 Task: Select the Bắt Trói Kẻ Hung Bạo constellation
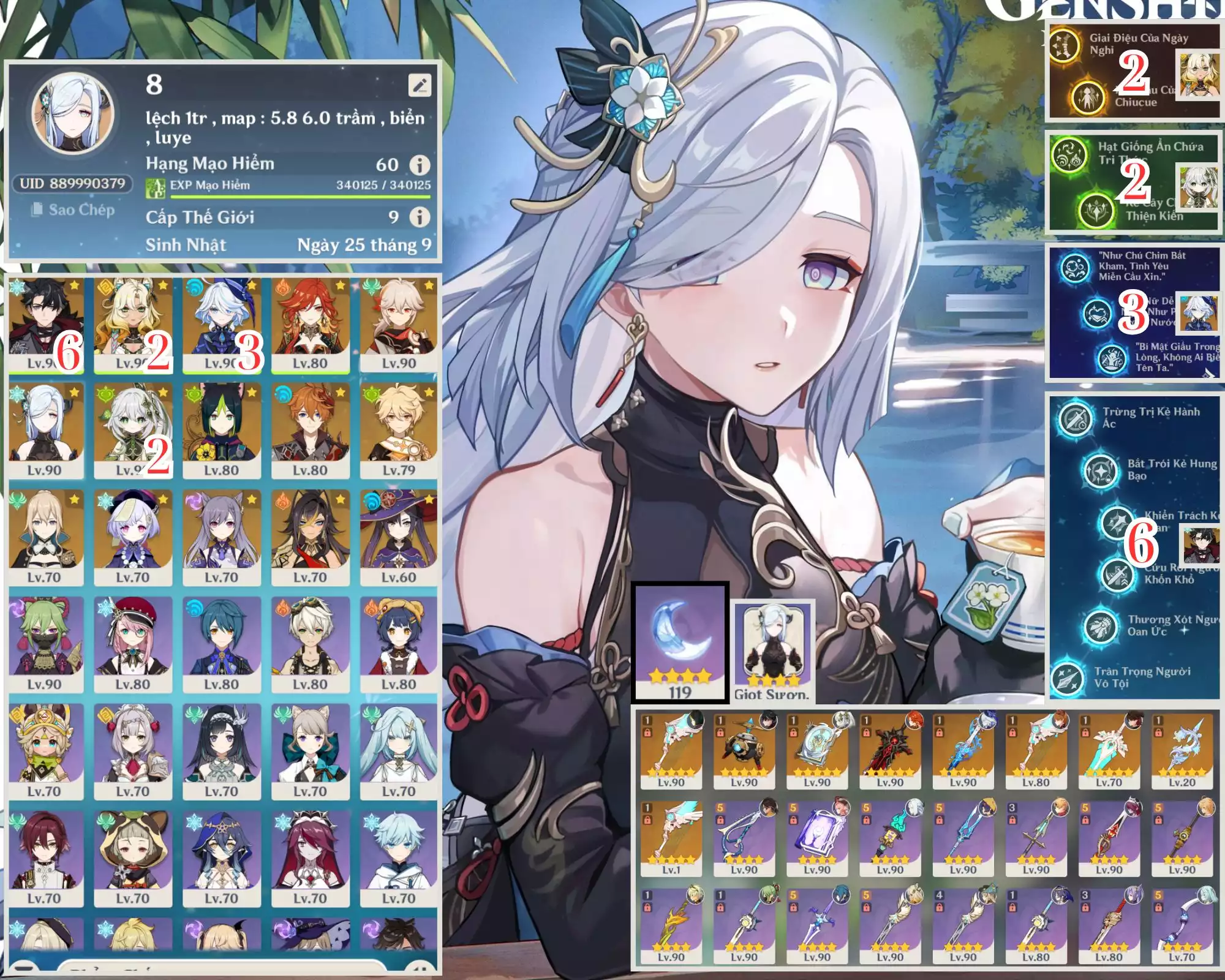[1101, 470]
